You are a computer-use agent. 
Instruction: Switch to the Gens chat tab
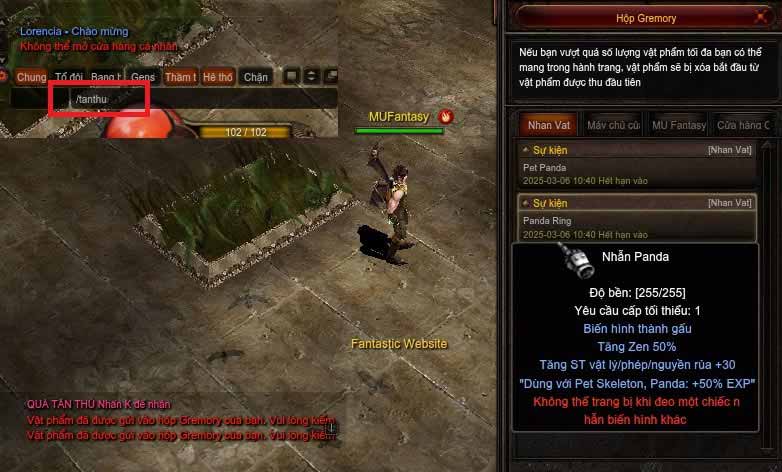pos(142,77)
